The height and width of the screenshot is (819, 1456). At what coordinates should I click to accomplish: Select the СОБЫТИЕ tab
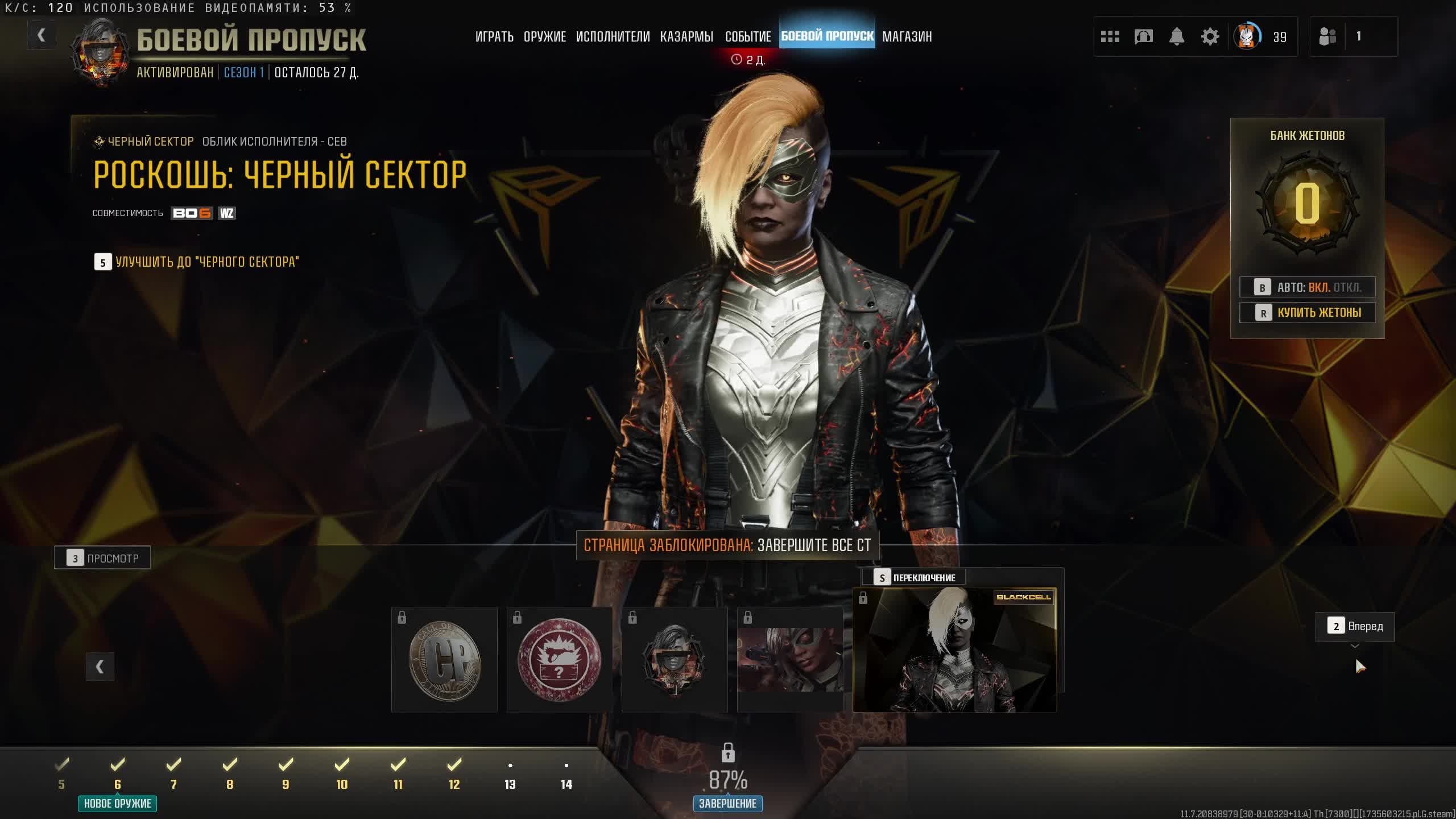[747, 37]
